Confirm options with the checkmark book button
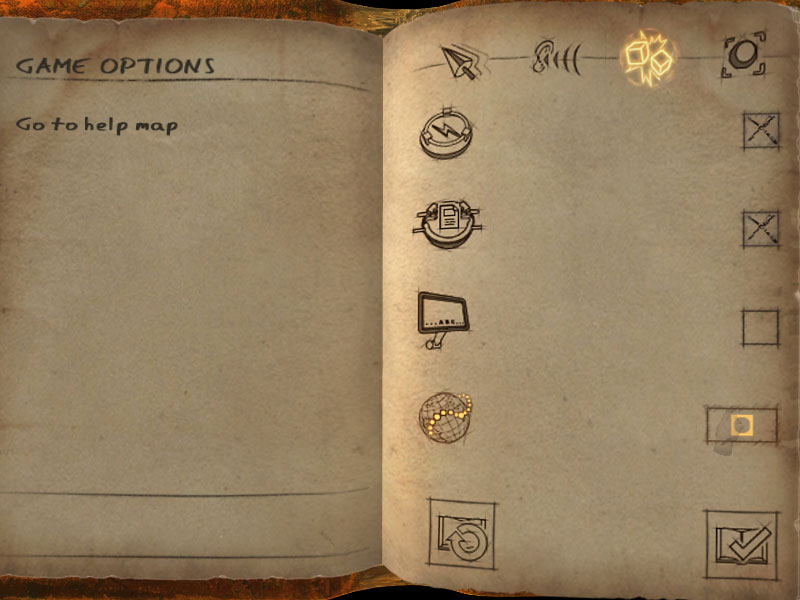The image size is (800, 600). click(742, 544)
